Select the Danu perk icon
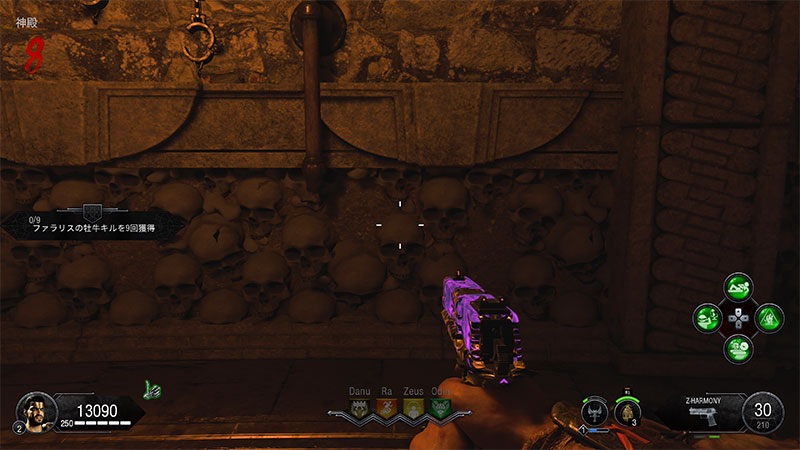 click(359, 408)
